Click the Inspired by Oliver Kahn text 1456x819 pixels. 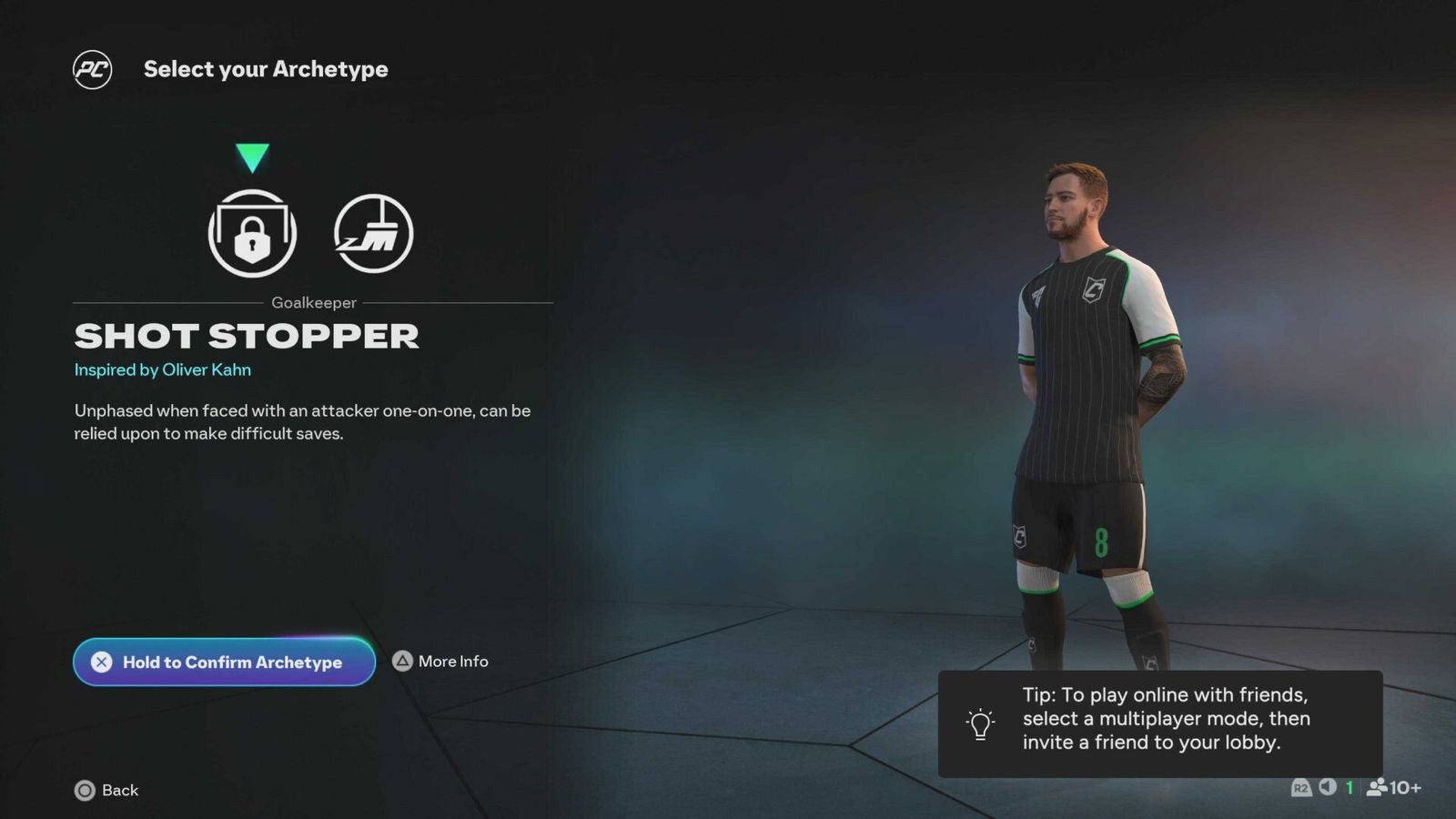tap(161, 369)
